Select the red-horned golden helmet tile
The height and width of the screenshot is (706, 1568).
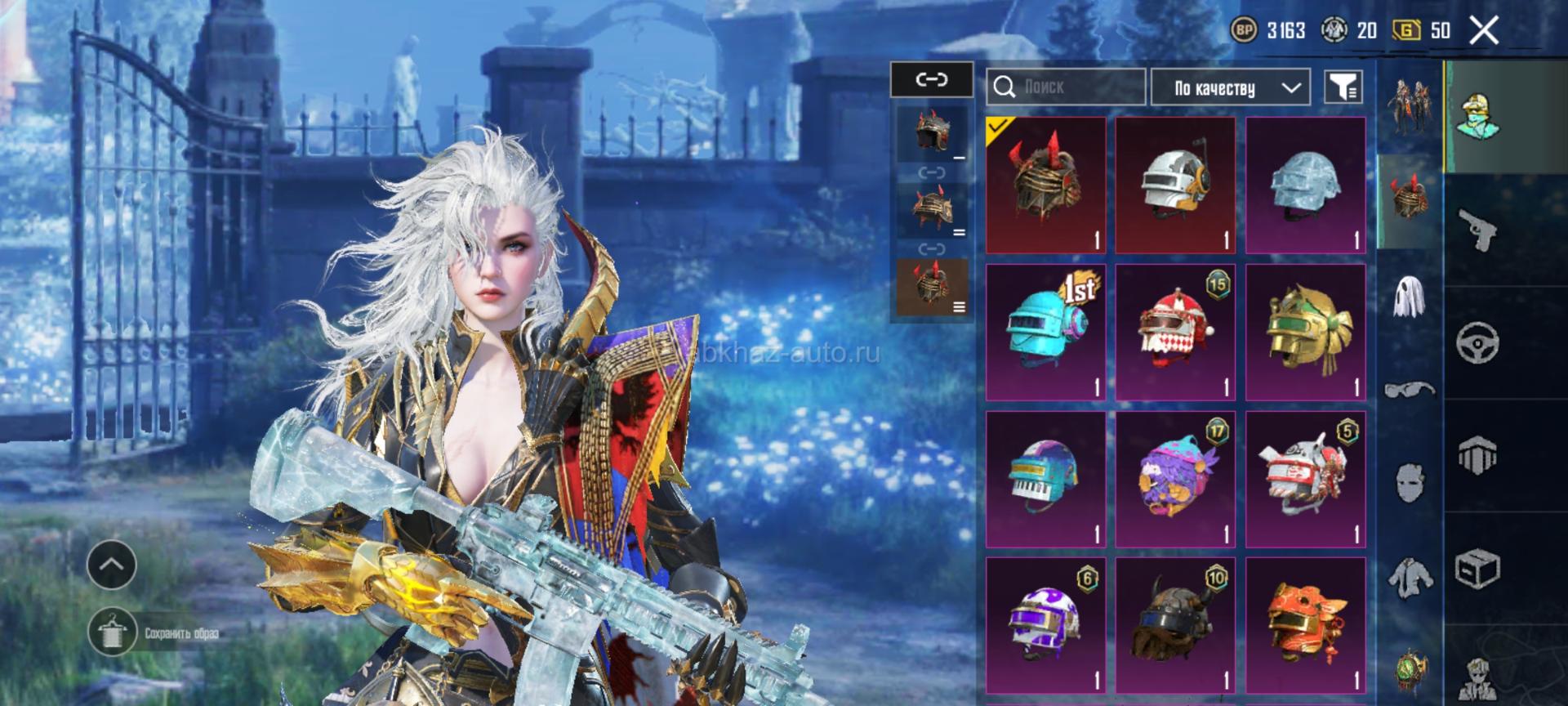click(x=1045, y=185)
